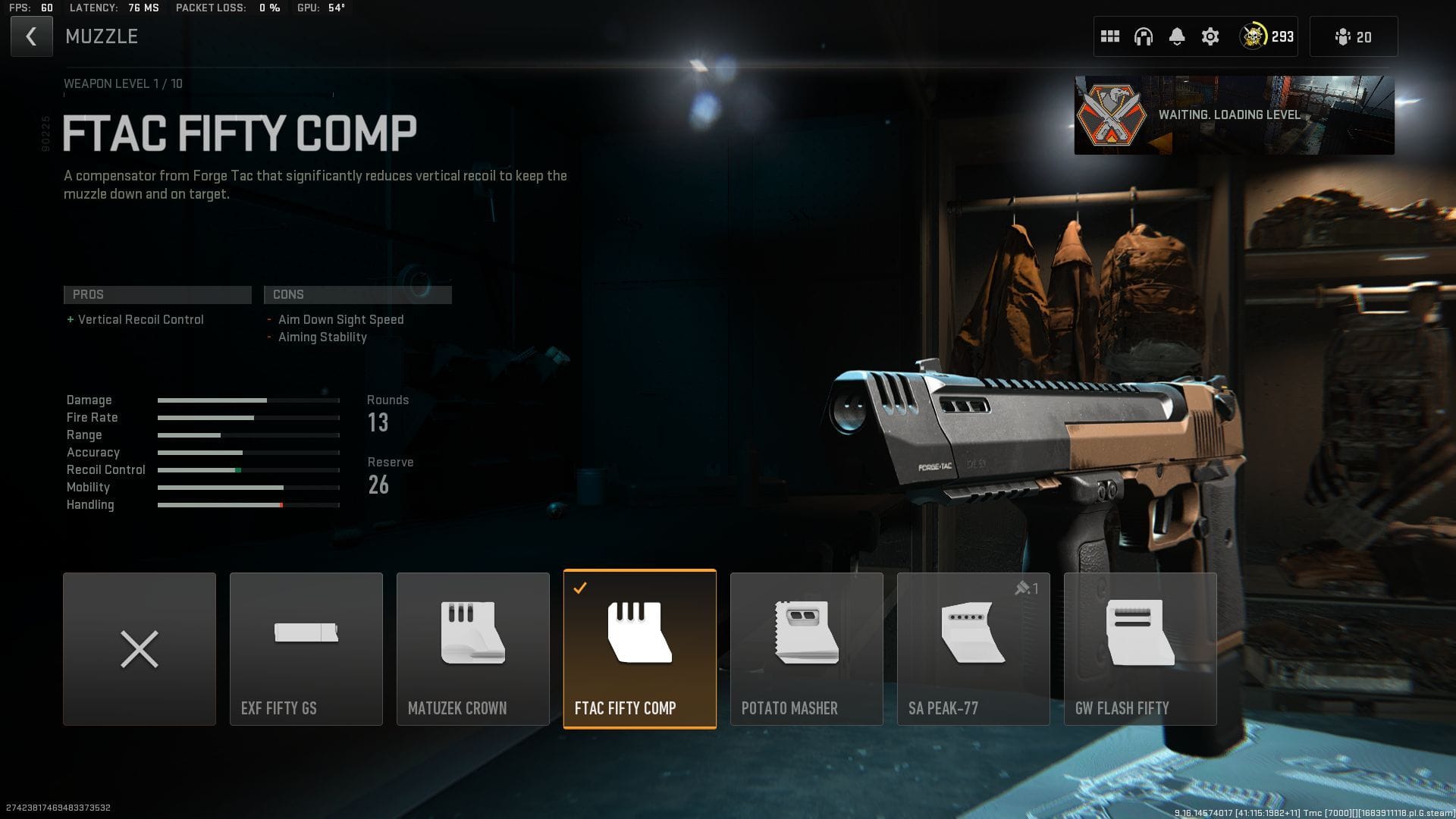Open the main menu grid icon

[1110, 36]
